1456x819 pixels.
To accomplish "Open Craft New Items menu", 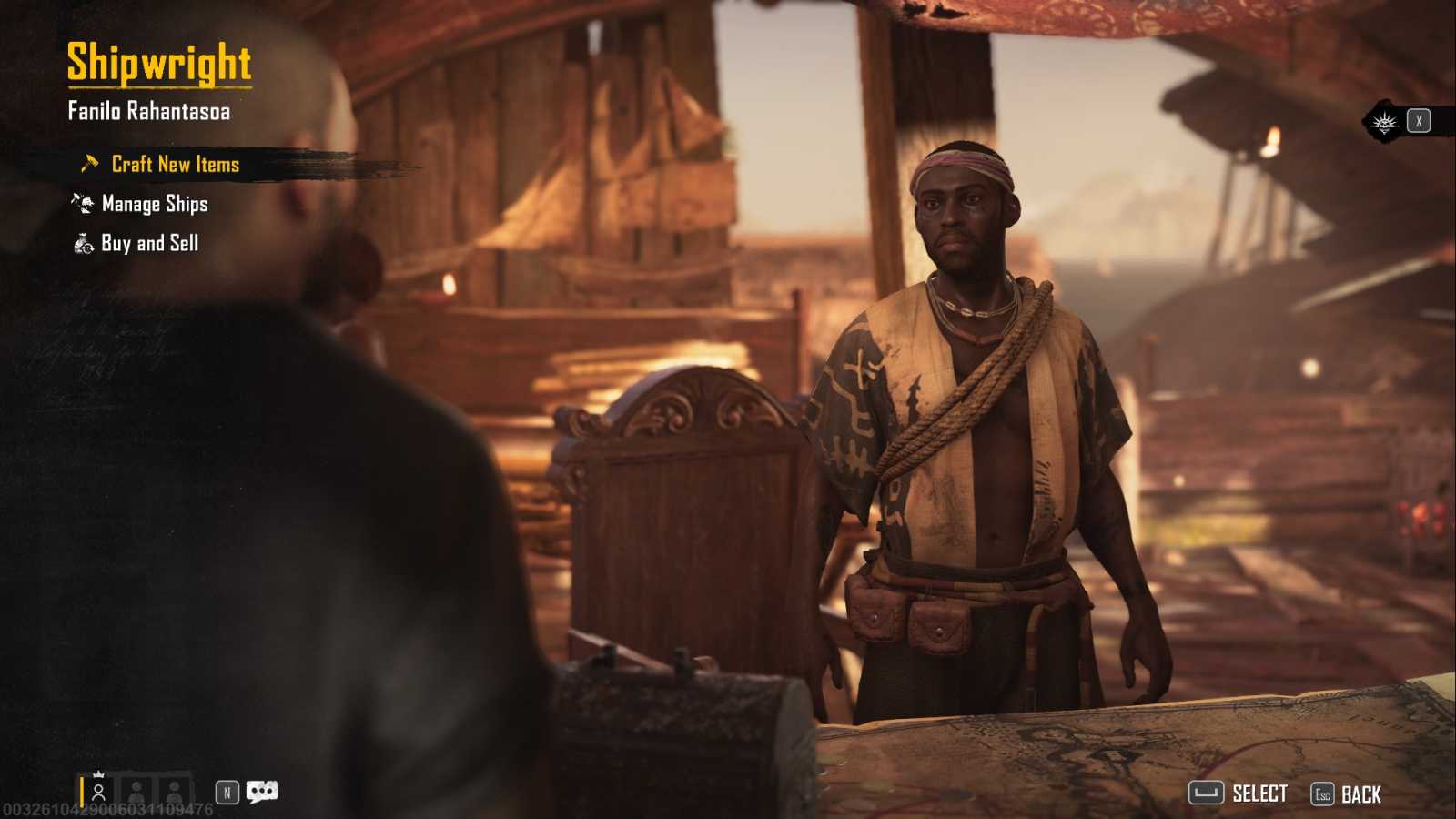I will 175,165.
